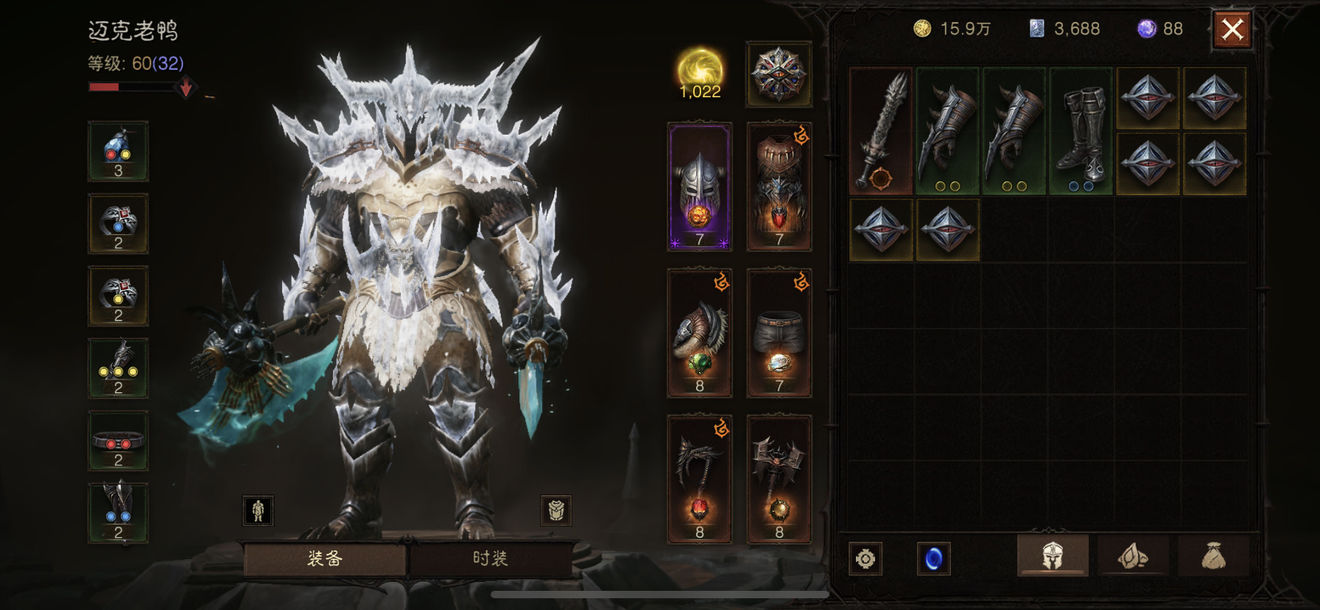Toggle the character figure view icon

[258, 510]
